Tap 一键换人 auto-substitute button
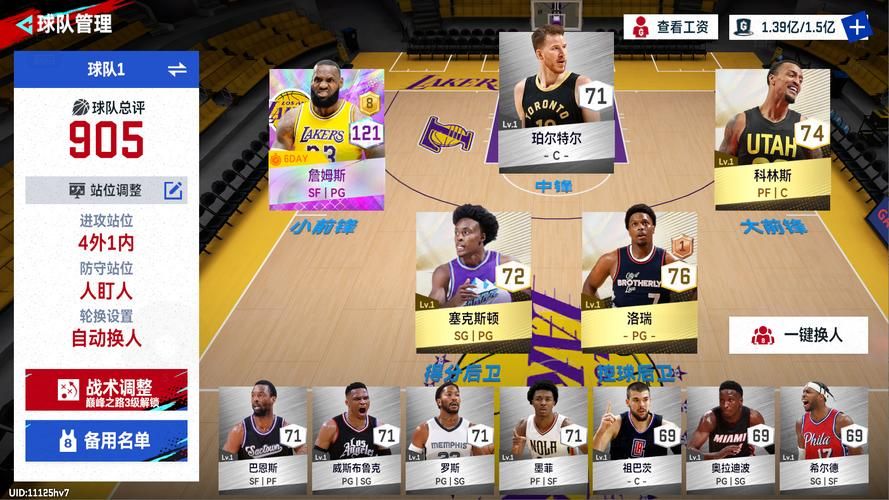The width and height of the screenshot is (889, 500). pos(798,335)
